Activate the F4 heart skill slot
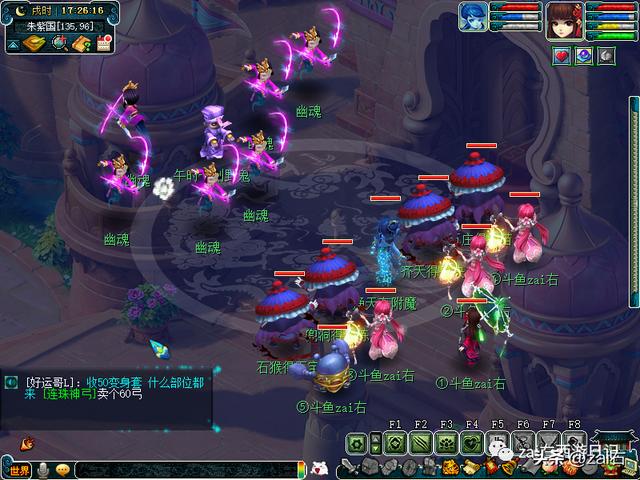Viewport: 640px width, 480px height. pyautogui.click(x=472, y=442)
